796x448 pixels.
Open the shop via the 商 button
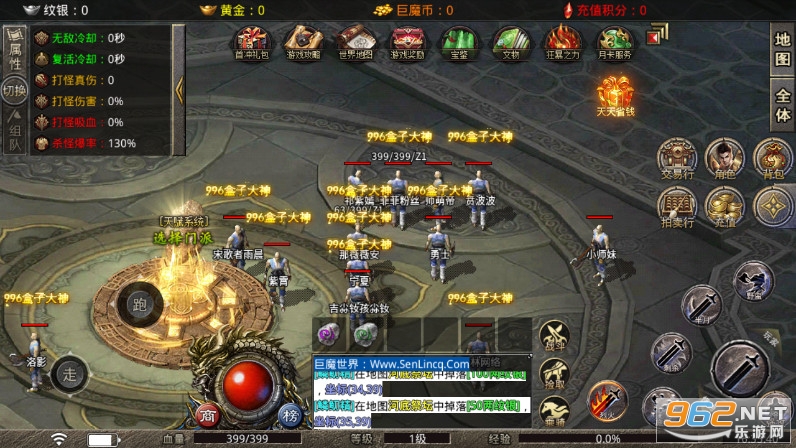pyautogui.click(x=207, y=415)
